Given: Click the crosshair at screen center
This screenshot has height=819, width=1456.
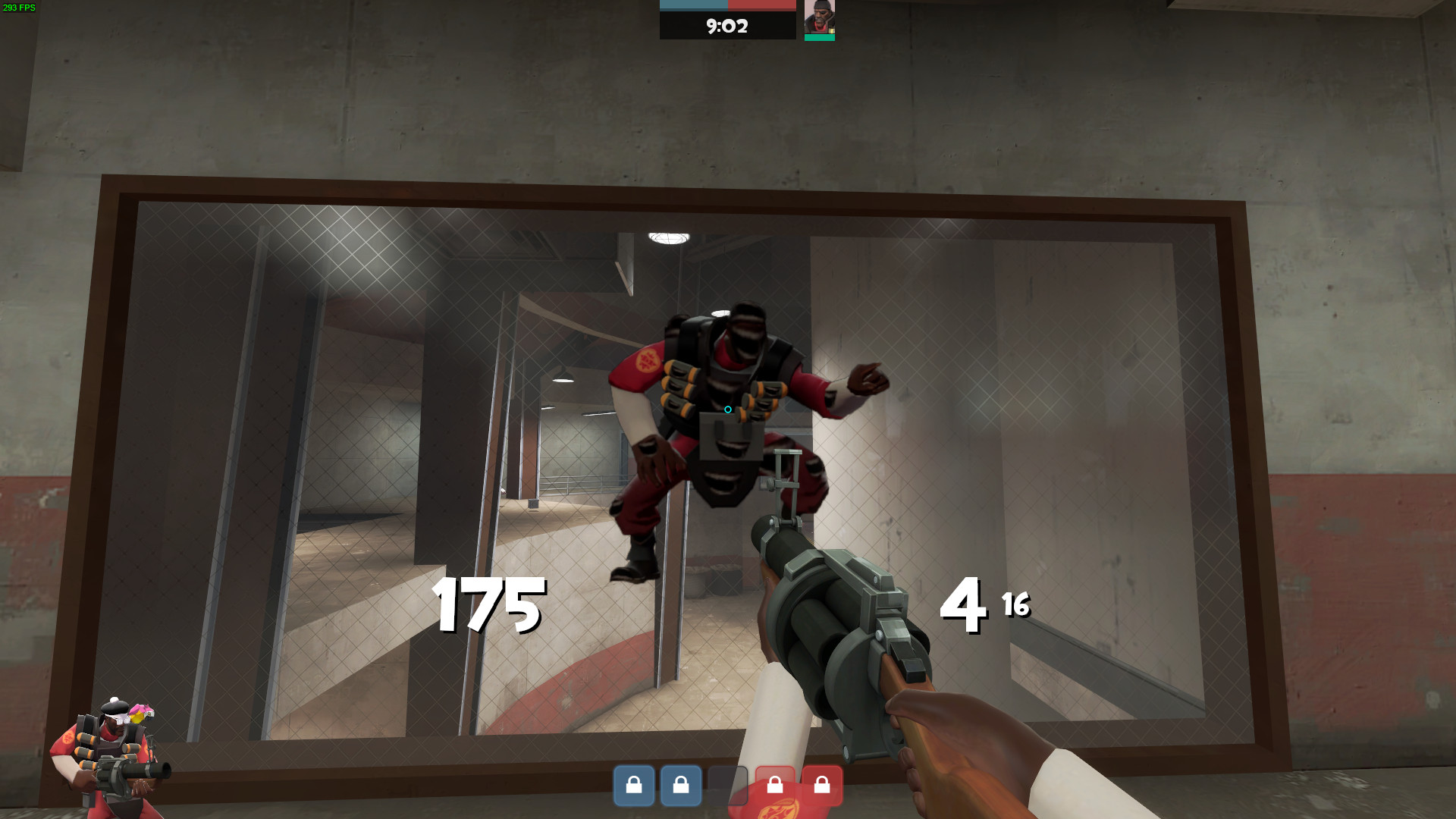Looking at the screenshot, I should tap(727, 409).
